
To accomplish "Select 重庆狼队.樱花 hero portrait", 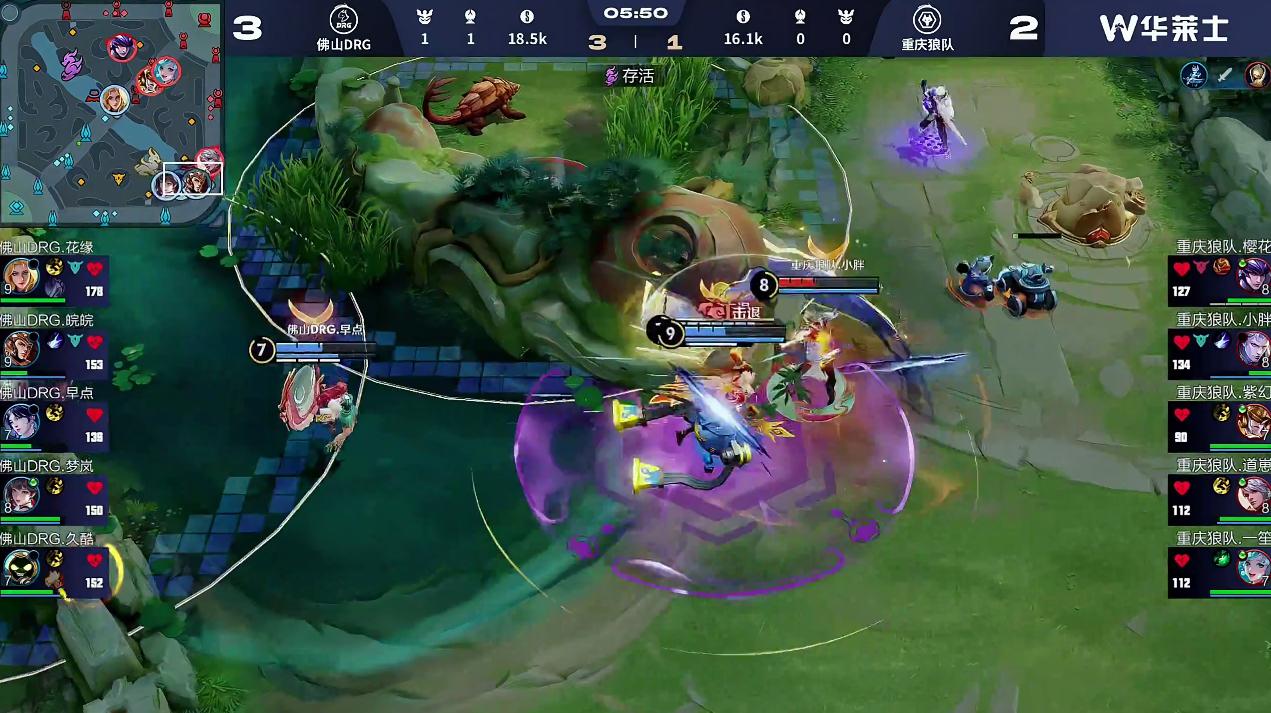I will (1253, 274).
